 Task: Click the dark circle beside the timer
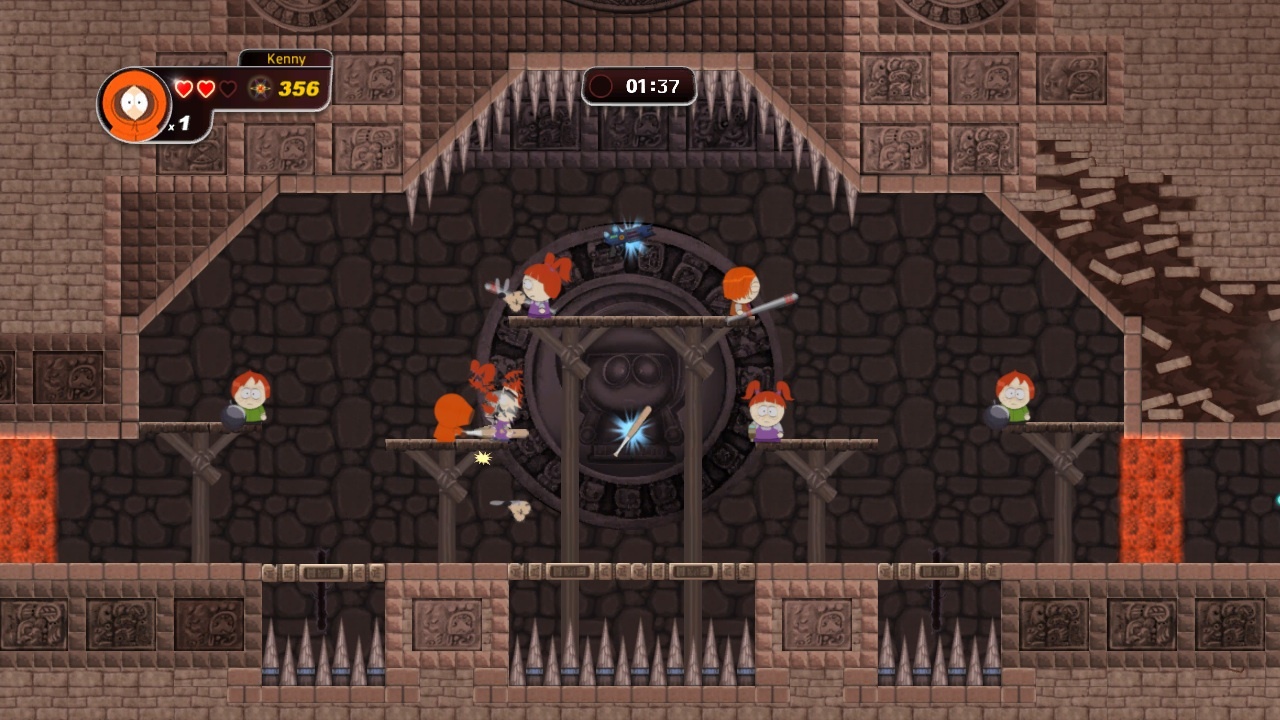pyautogui.click(x=601, y=86)
